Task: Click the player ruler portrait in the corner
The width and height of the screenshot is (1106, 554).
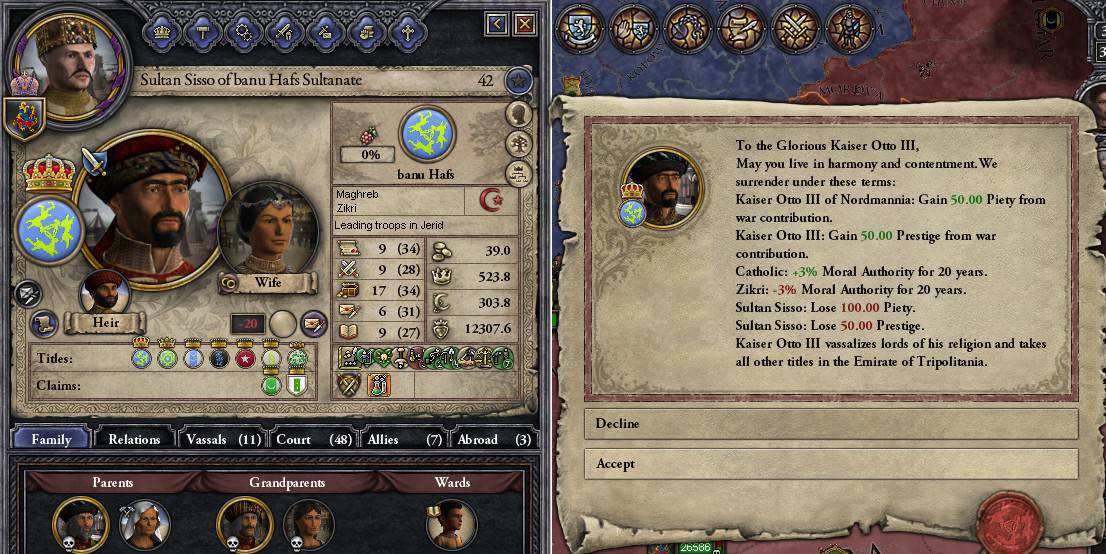Action: click(68, 60)
